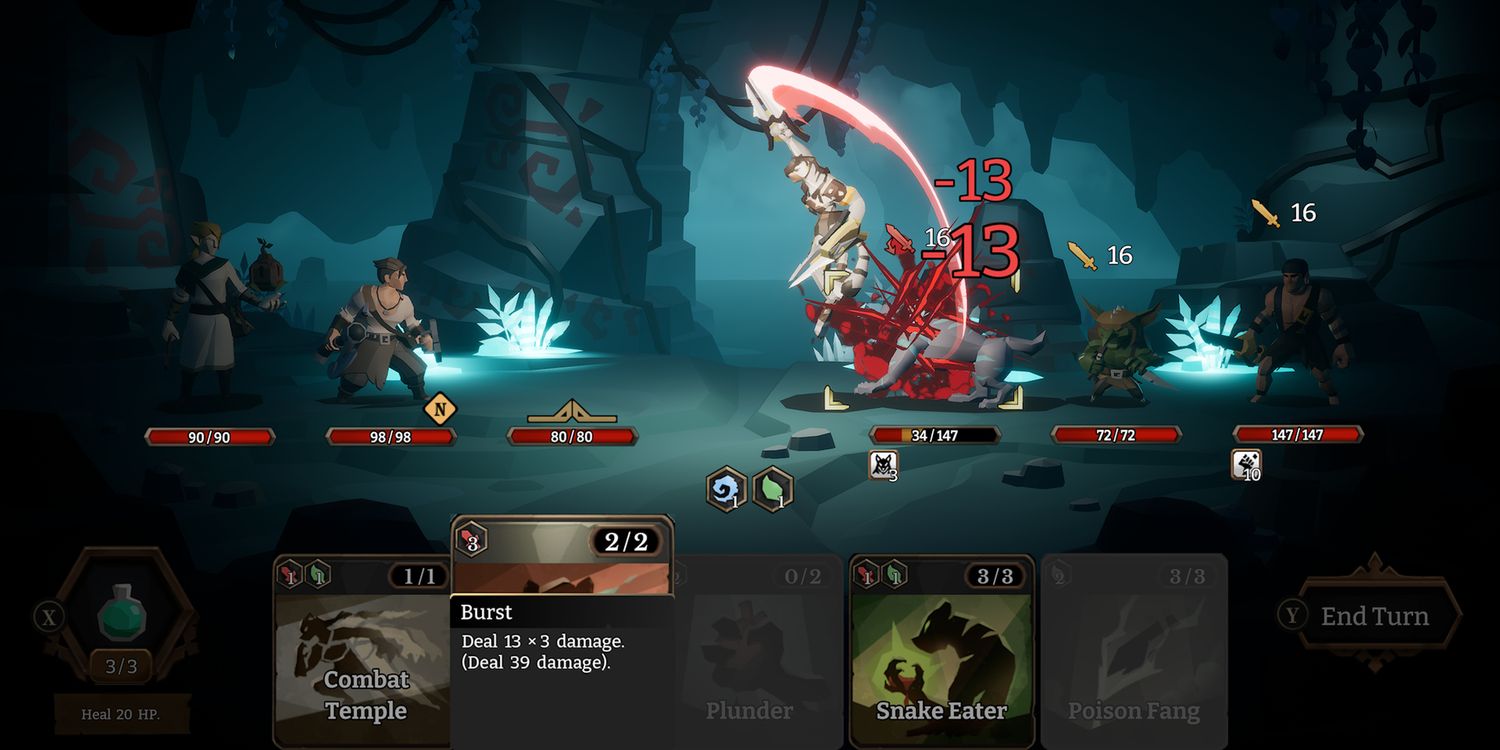Use the green healing potion
The width and height of the screenshot is (1500, 750).
122,613
